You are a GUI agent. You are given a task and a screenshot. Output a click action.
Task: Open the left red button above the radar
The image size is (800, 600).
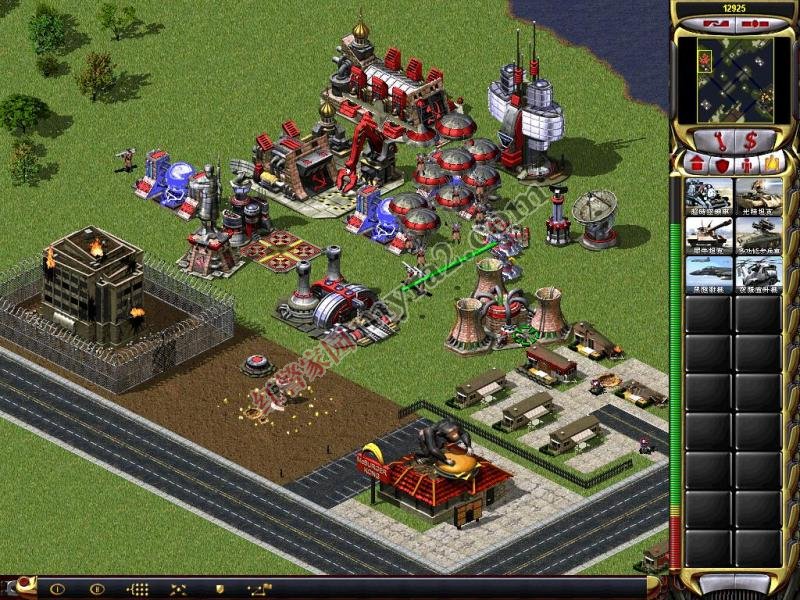[x=714, y=20]
